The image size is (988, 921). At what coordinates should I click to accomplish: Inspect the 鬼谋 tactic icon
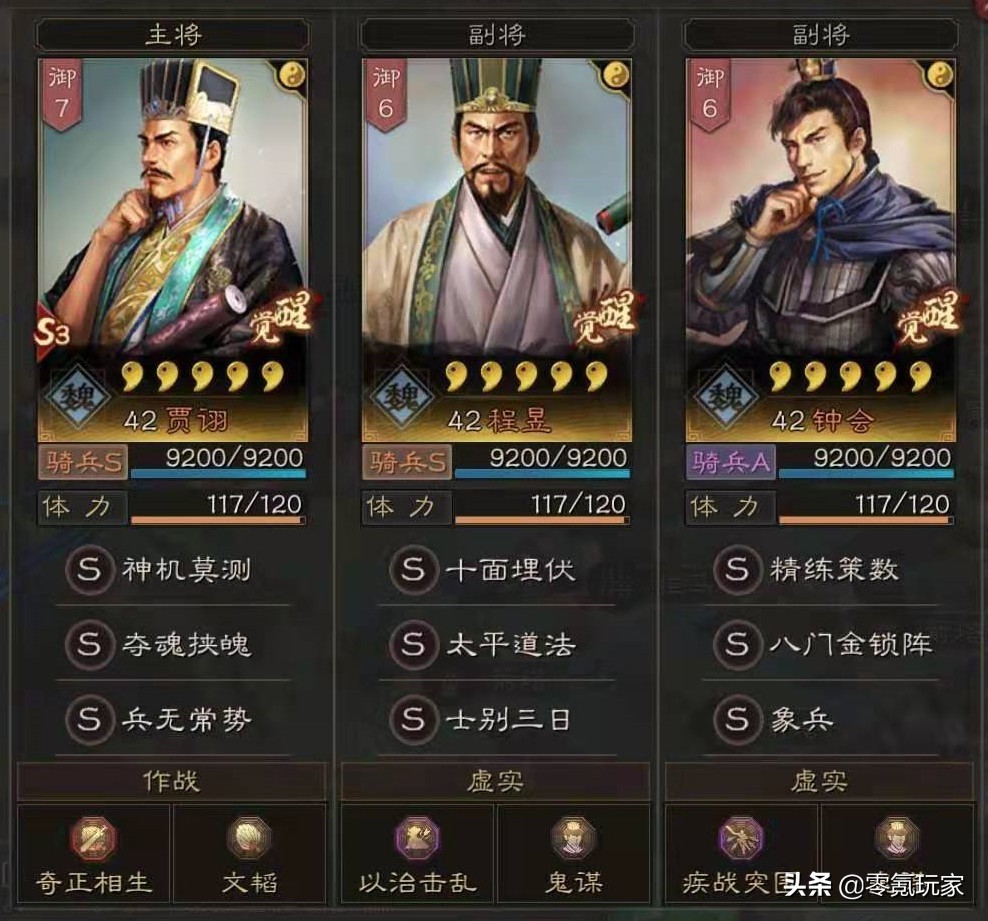(573, 838)
